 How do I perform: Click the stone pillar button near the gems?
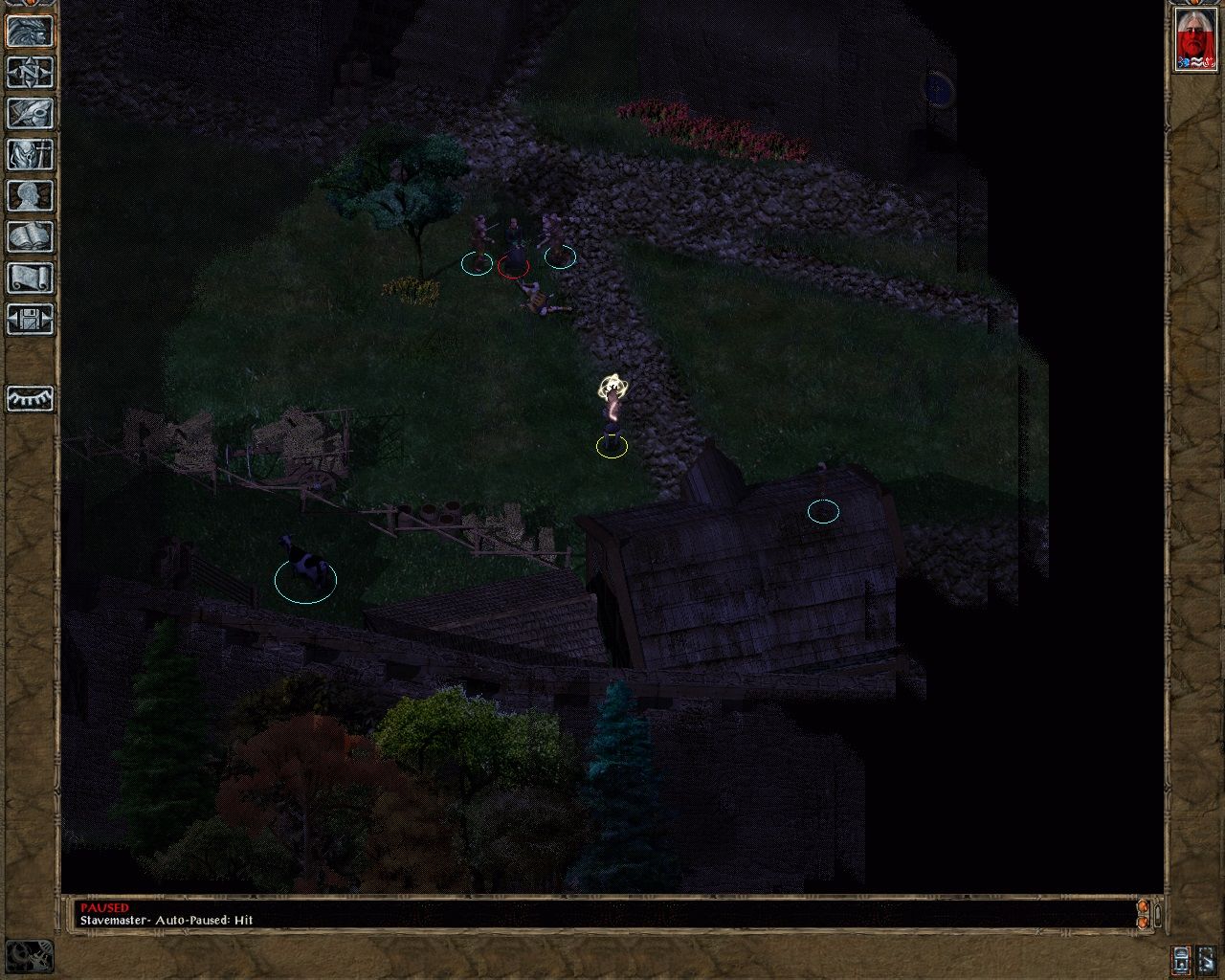click(1158, 915)
